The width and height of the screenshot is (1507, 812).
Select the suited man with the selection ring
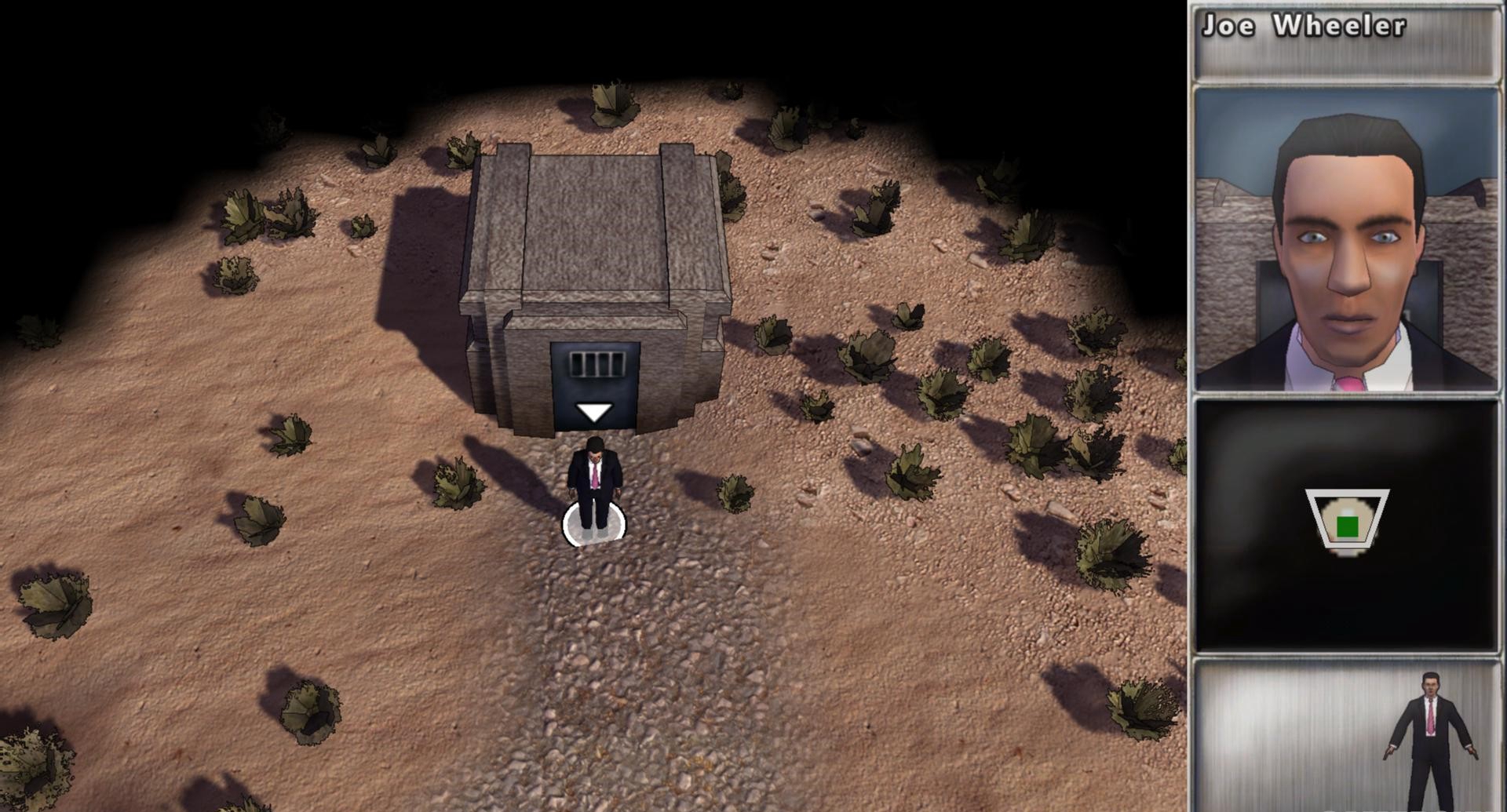(595, 485)
